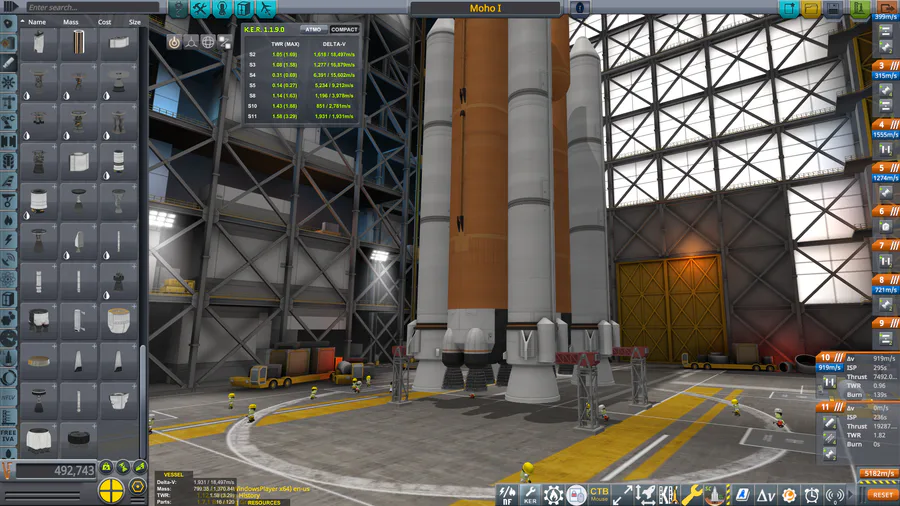Choose the Offset gizmo tool
Viewport: 900px width, 506px height.
click(x=191, y=42)
